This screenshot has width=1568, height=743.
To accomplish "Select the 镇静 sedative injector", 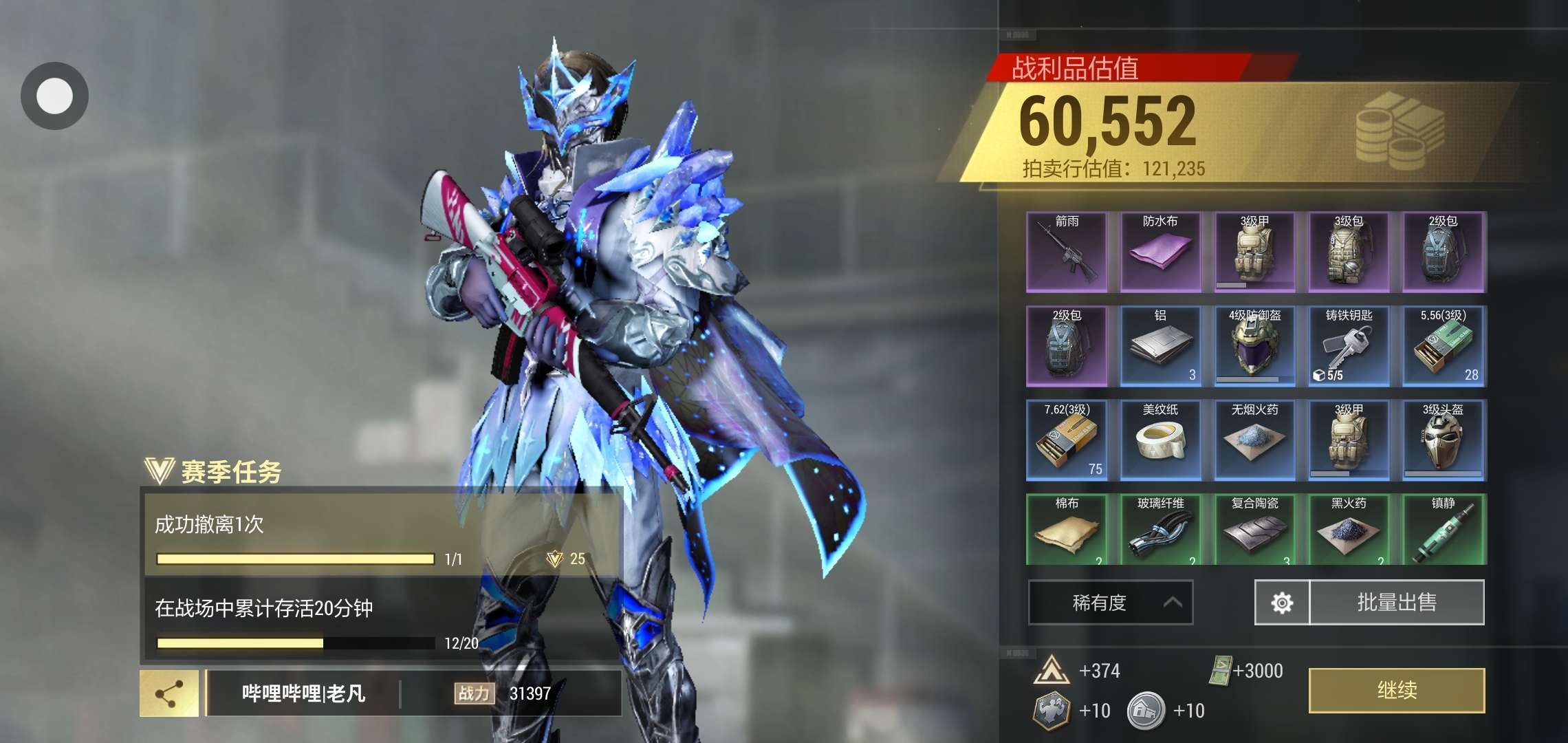I will click(x=1443, y=530).
